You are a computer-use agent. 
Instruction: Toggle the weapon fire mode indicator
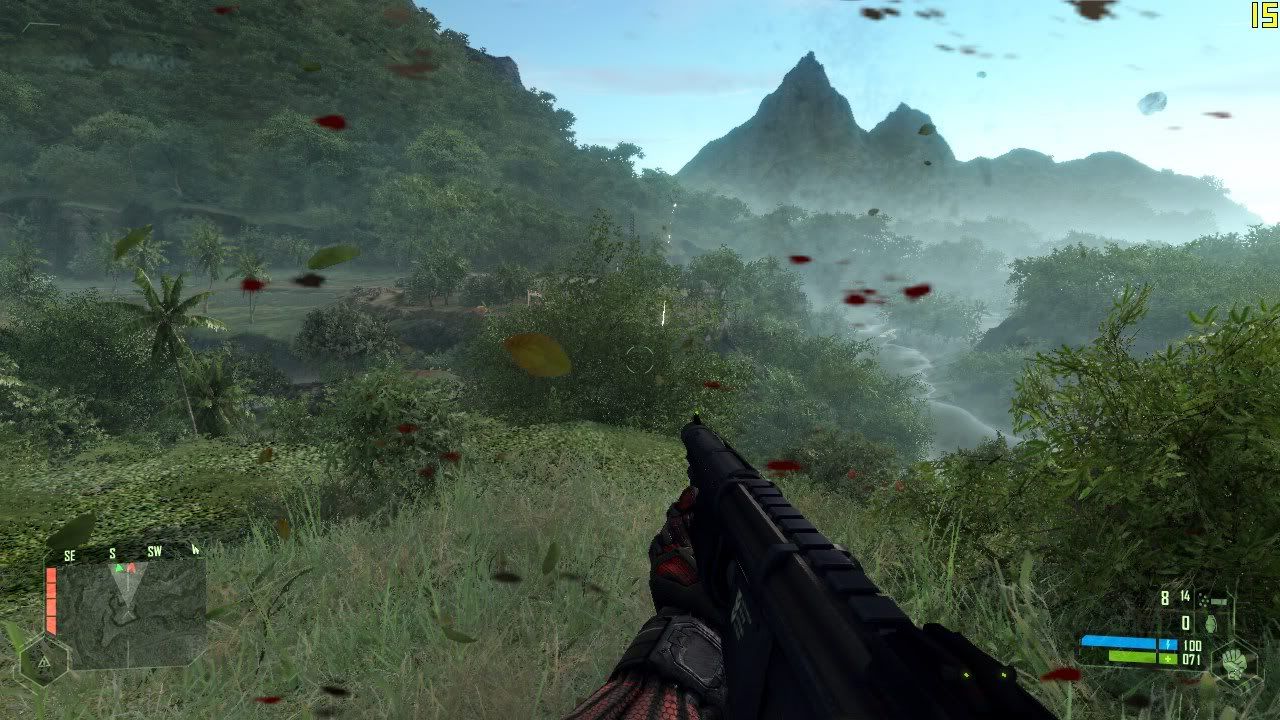1215,599
